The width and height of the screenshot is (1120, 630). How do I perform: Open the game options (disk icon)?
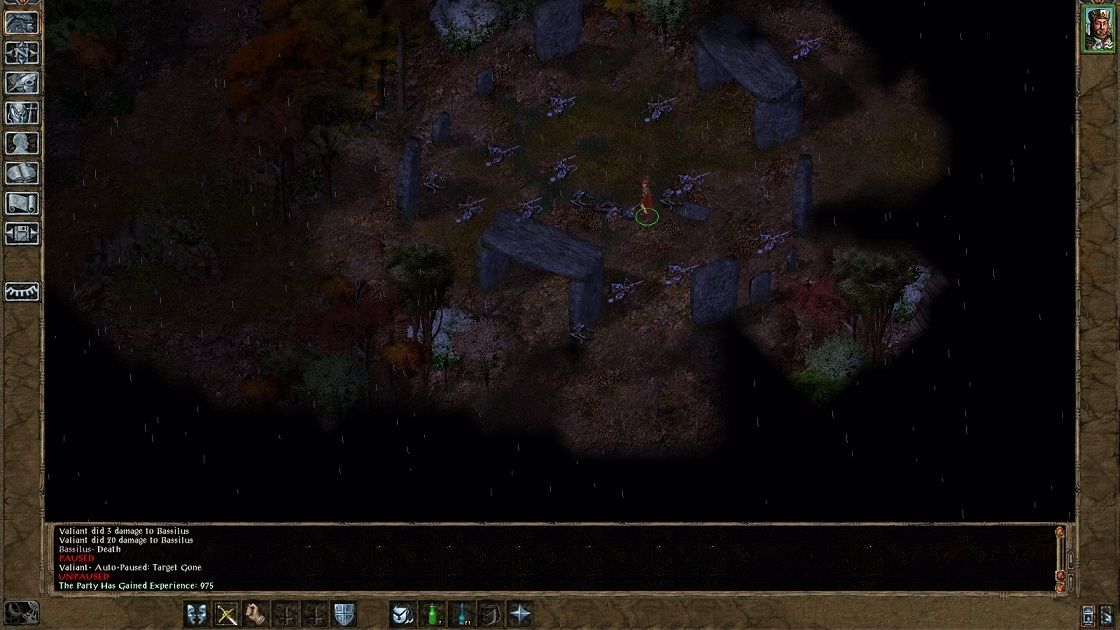tap(22, 234)
